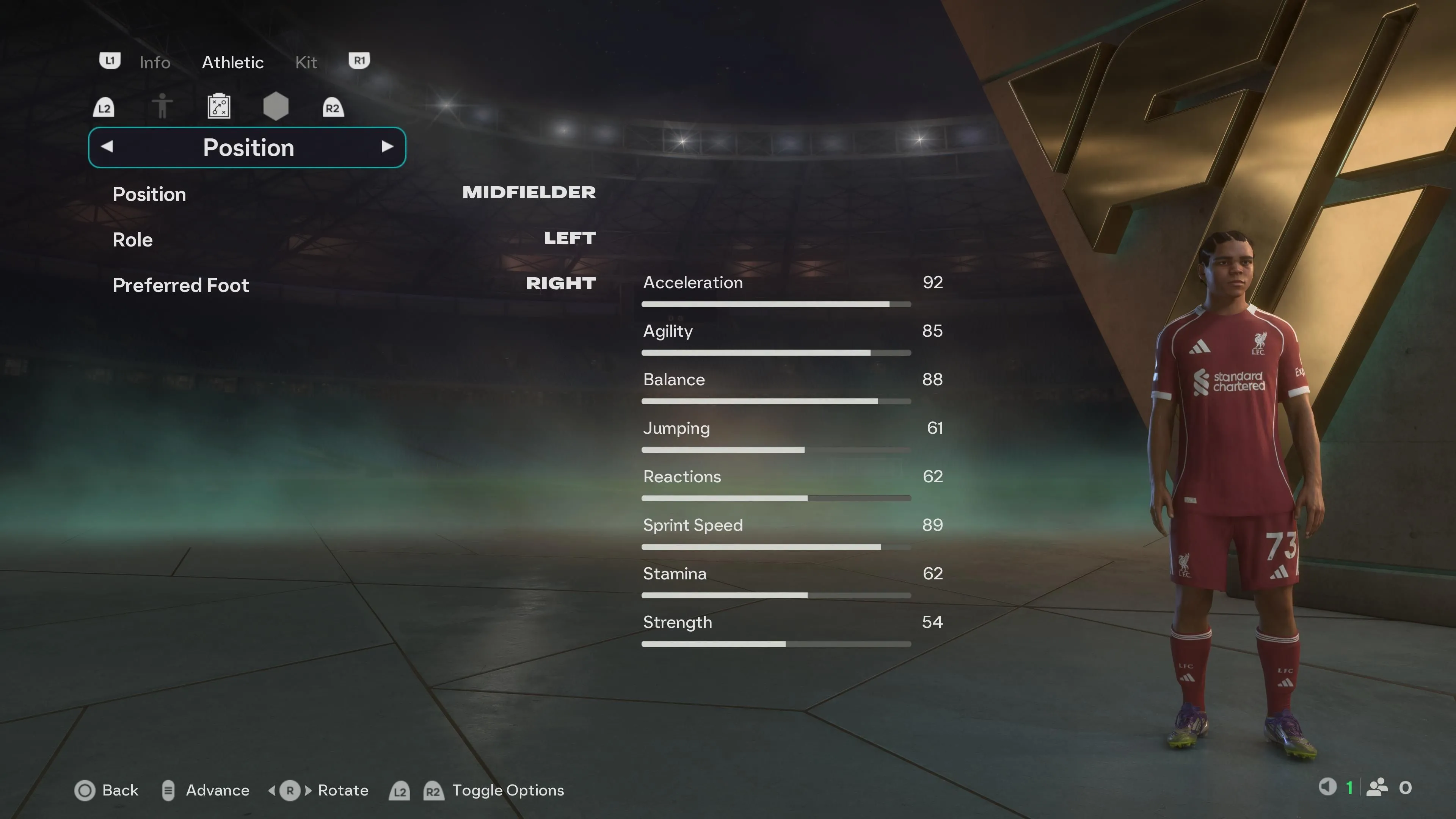Choose the Role row set to Left
1456x819 pixels.
pyautogui.click(x=353, y=239)
